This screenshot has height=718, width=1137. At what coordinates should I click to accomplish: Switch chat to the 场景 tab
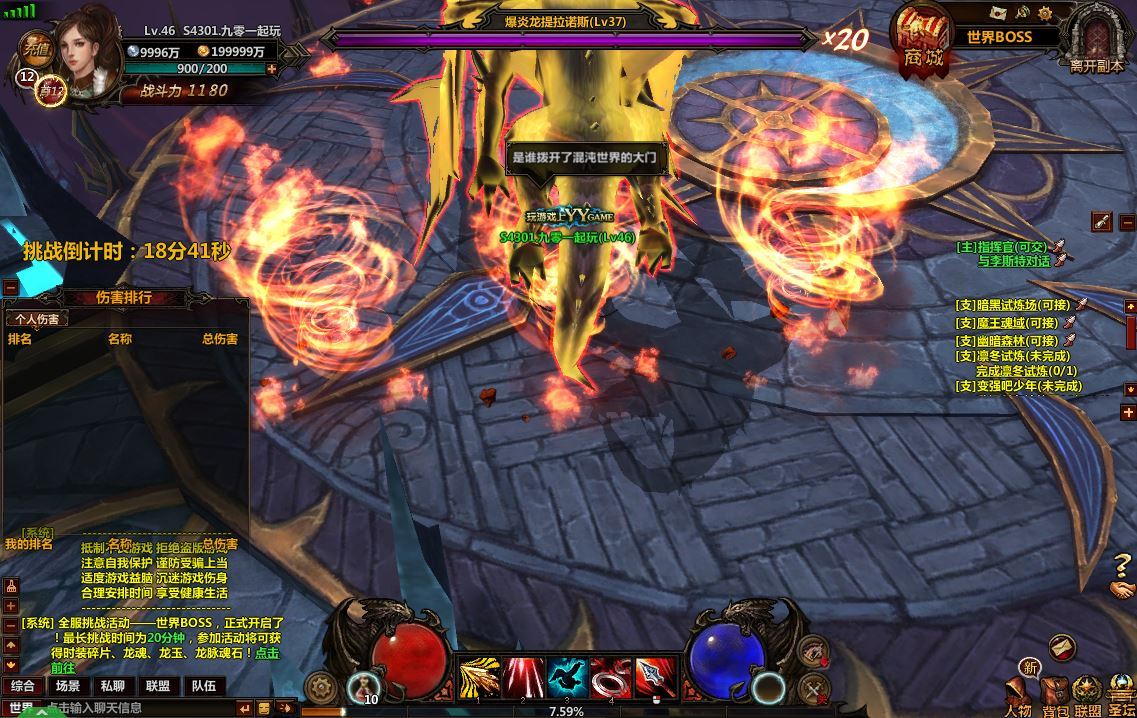[x=68, y=686]
